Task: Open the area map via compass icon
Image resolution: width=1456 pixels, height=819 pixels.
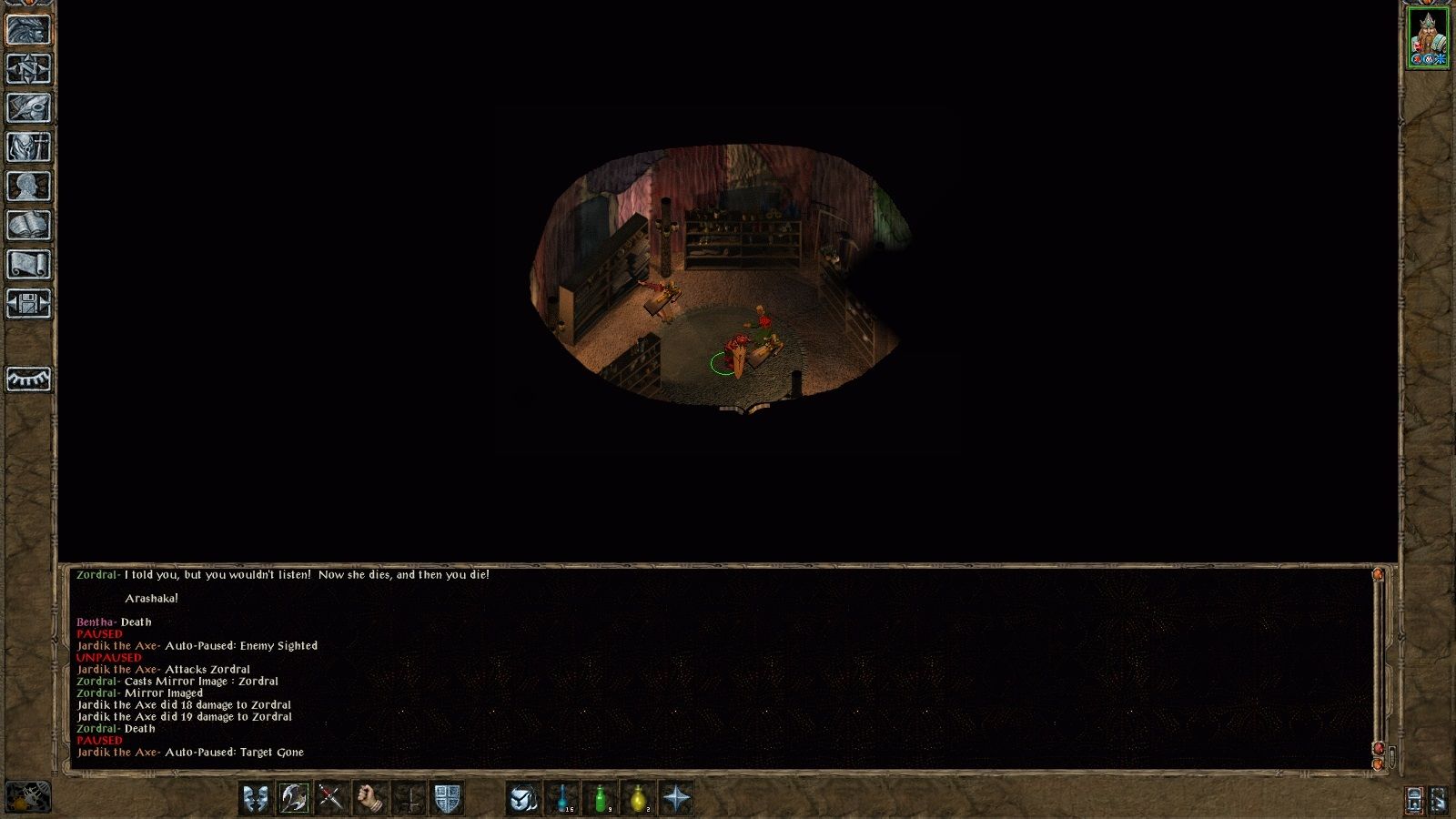Action: pos(25,67)
